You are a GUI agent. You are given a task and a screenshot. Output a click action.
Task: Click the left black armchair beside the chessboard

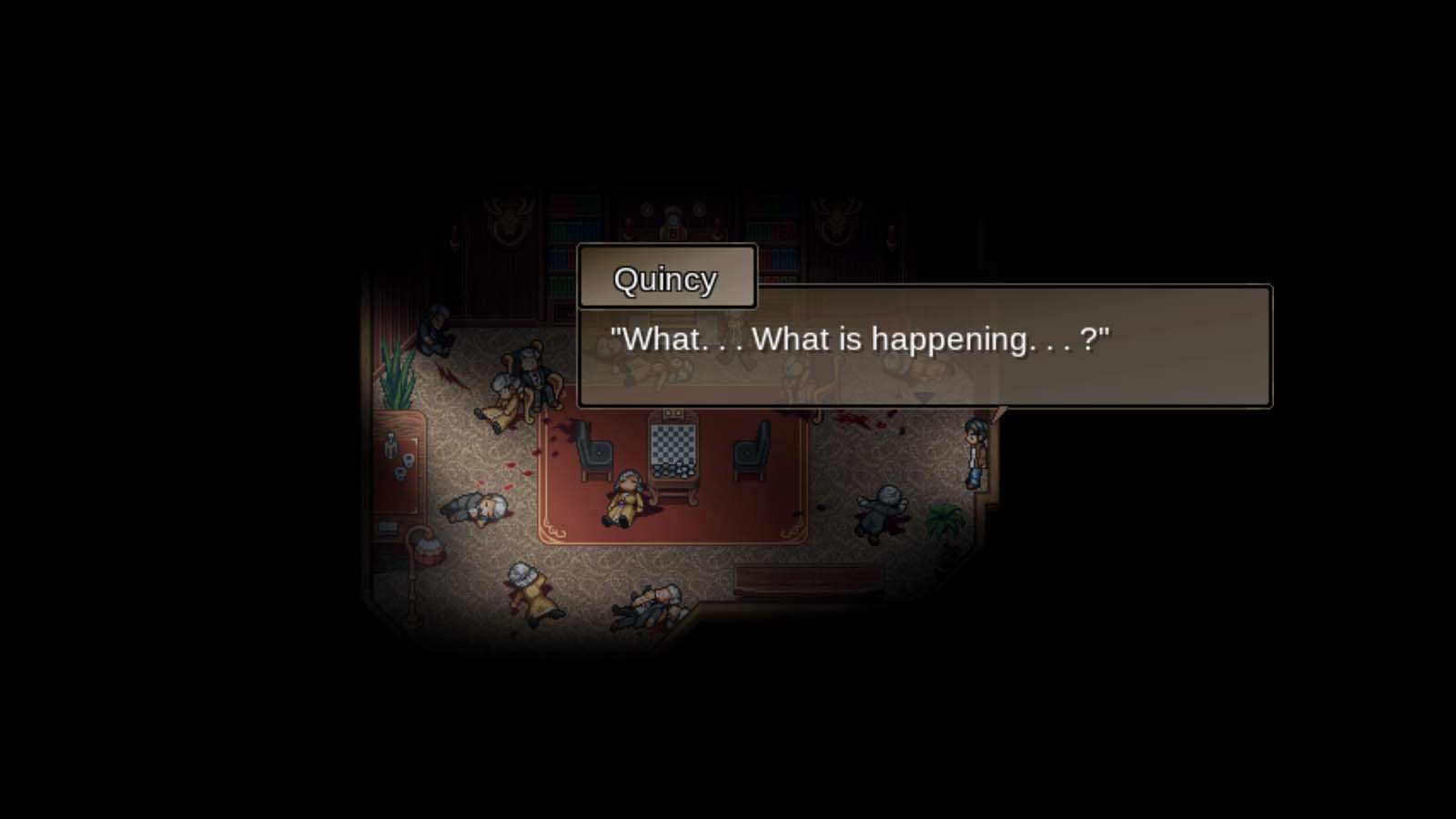click(x=597, y=453)
